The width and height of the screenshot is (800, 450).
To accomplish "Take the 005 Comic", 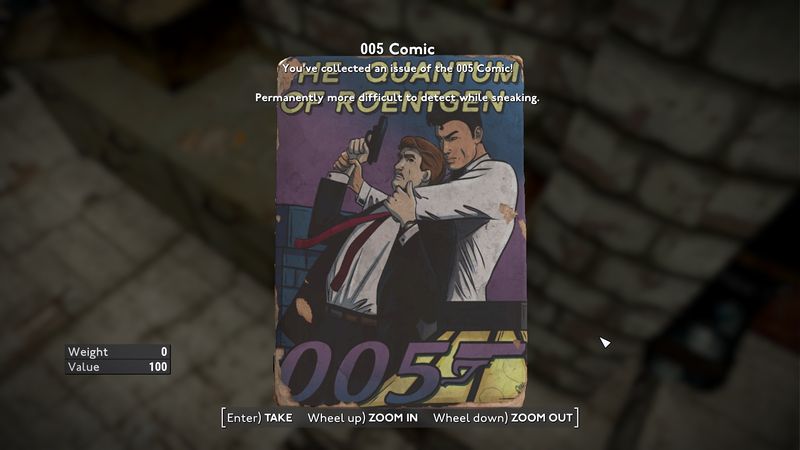I will point(260,417).
